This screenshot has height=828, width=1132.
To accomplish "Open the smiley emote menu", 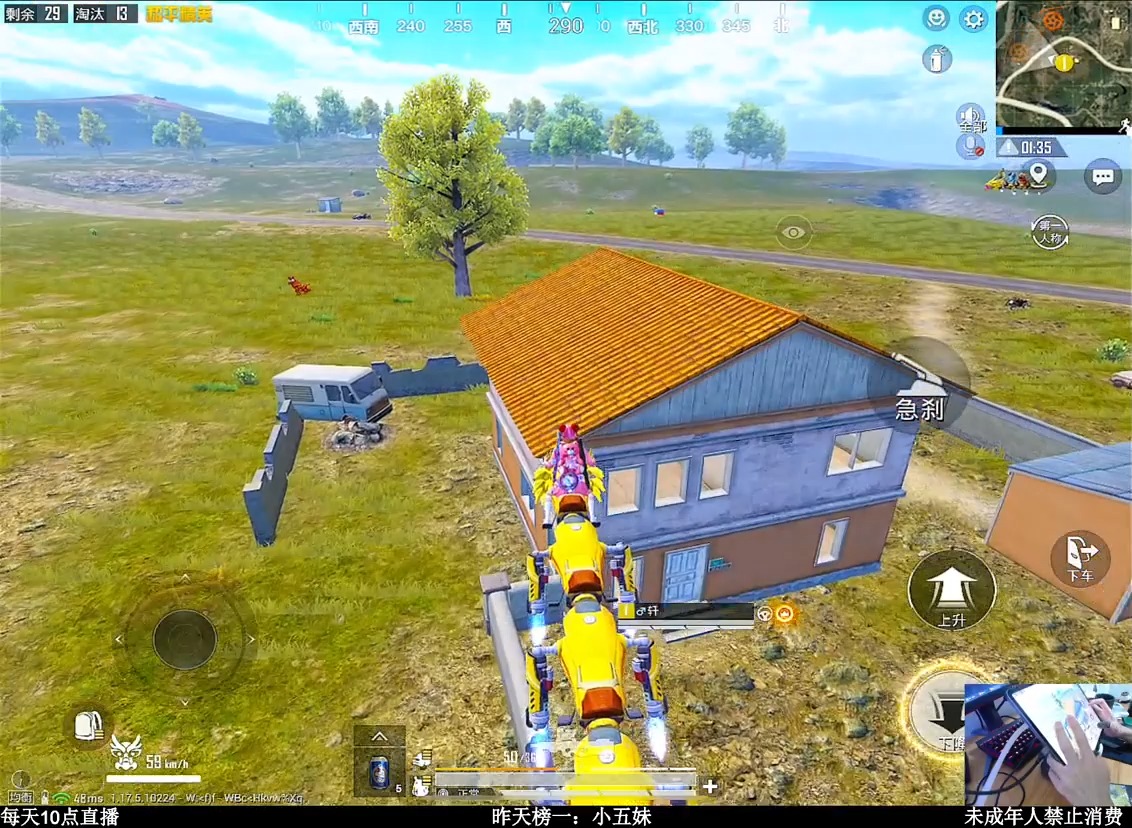I will click(x=936, y=18).
